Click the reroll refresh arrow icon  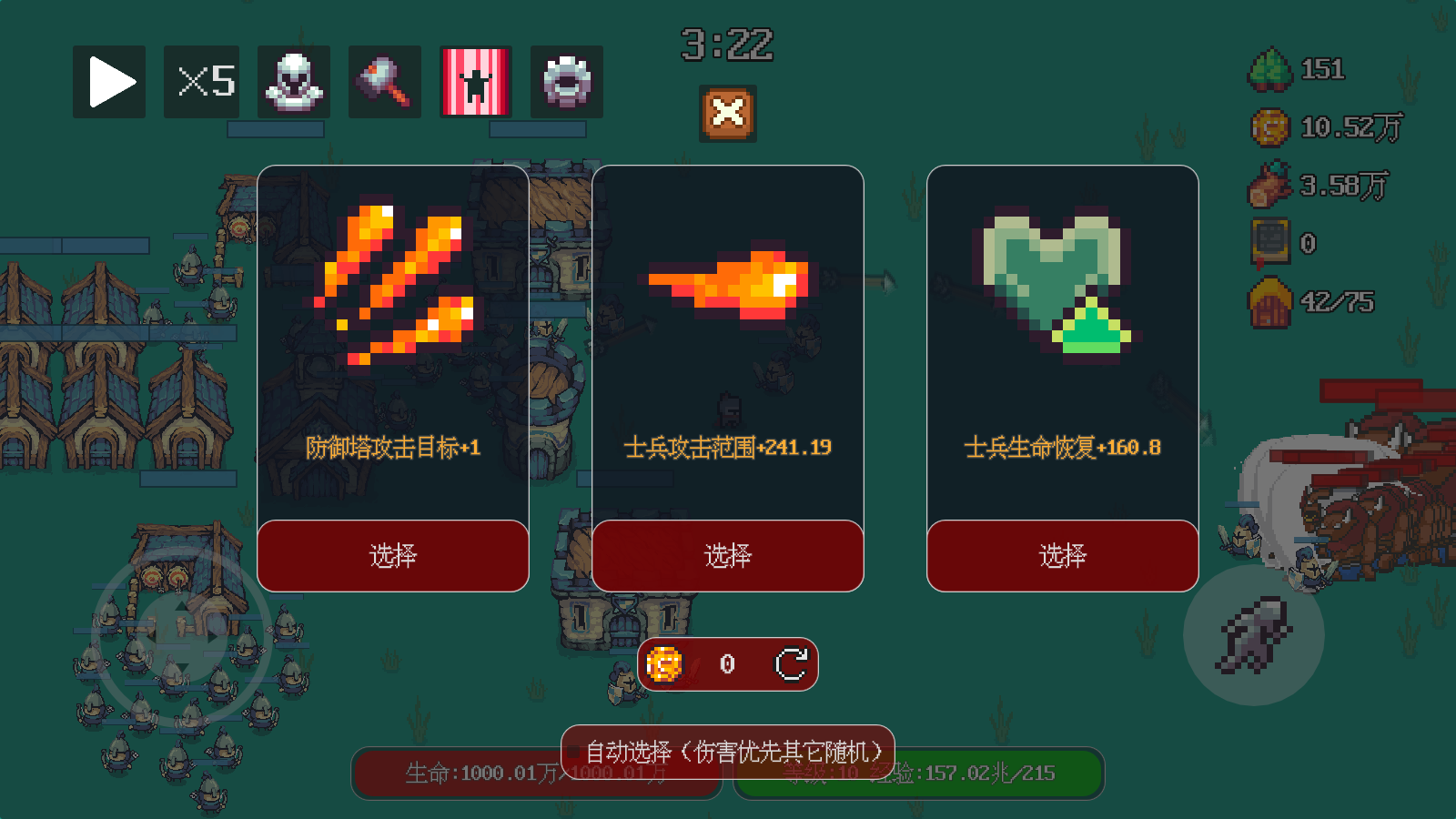pyautogui.click(x=791, y=665)
